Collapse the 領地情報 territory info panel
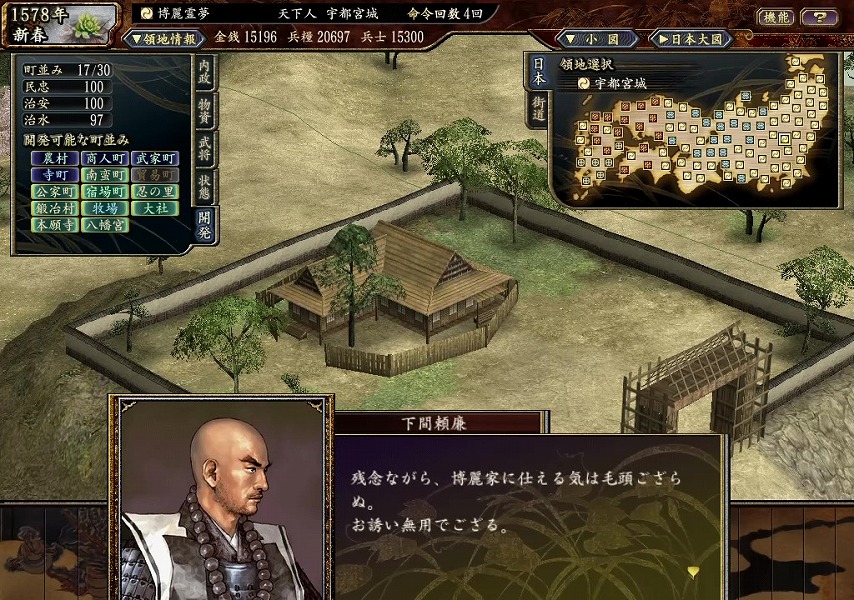Viewport: 854px width, 600px height. click(x=165, y=39)
